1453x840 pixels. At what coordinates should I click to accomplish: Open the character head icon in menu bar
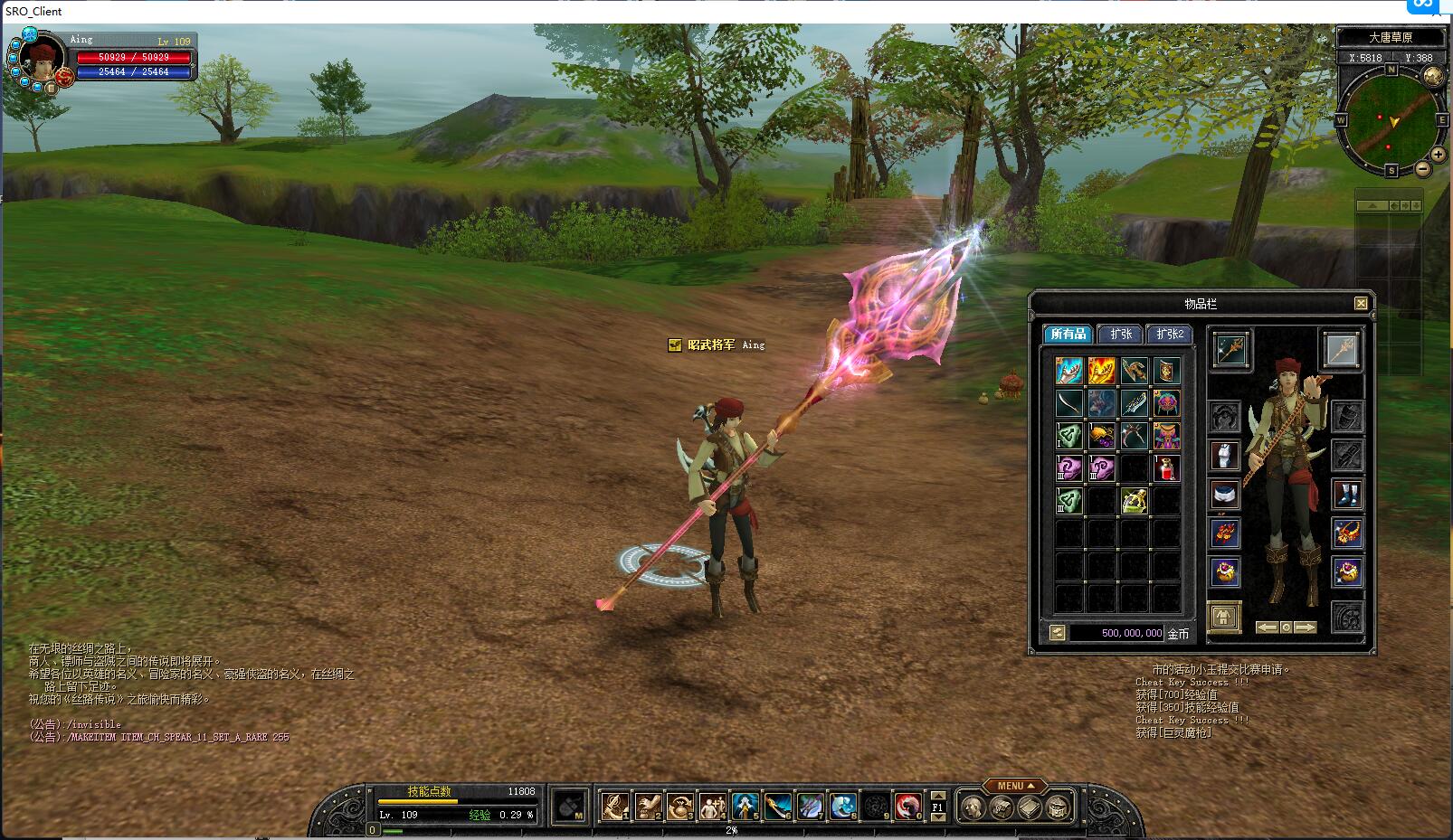(973, 807)
